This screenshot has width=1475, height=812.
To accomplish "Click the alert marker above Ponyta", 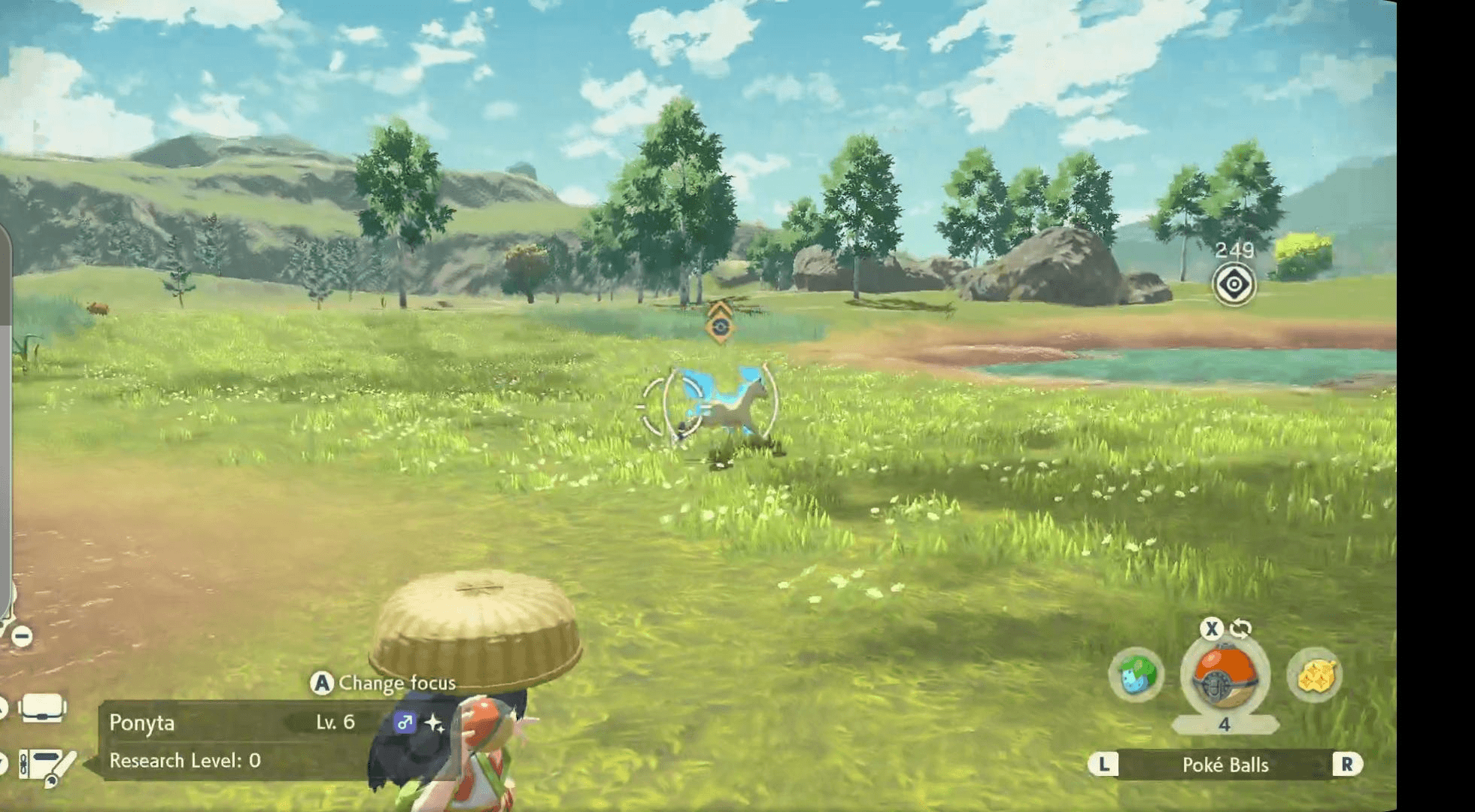I will [x=720, y=326].
